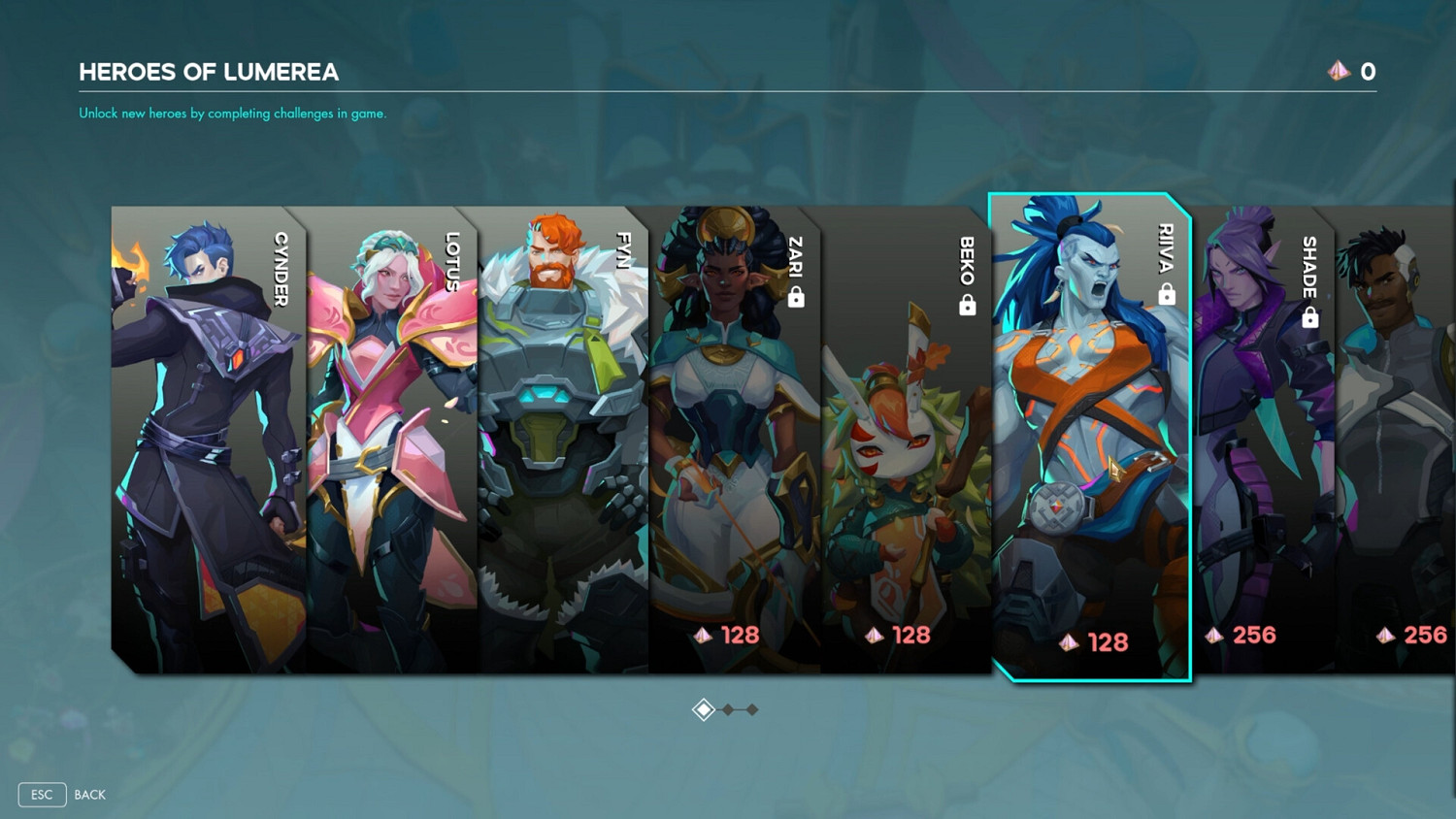The height and width of the screenshot is (819, 1456).
Task: Select the highlighted Riiva hero card
Action: pos(1087,437)
